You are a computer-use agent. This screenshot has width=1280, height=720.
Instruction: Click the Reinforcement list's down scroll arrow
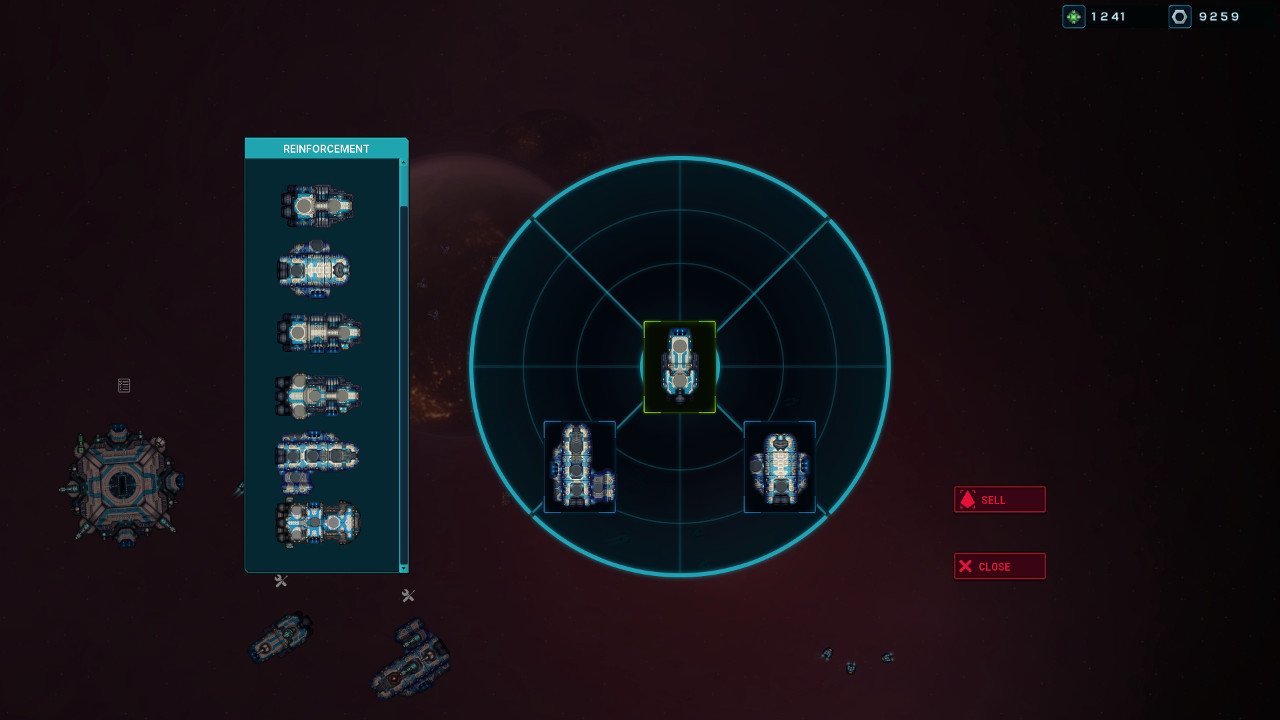pos(404,567)
